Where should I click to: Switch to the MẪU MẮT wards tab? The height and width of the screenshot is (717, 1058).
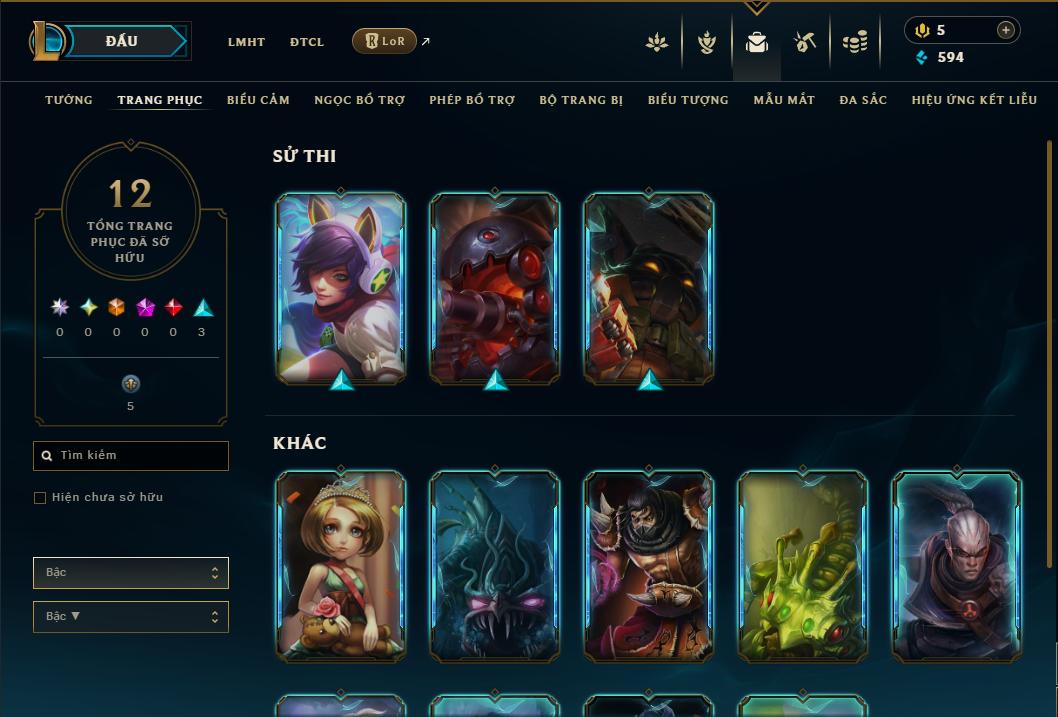pos(784,100)
